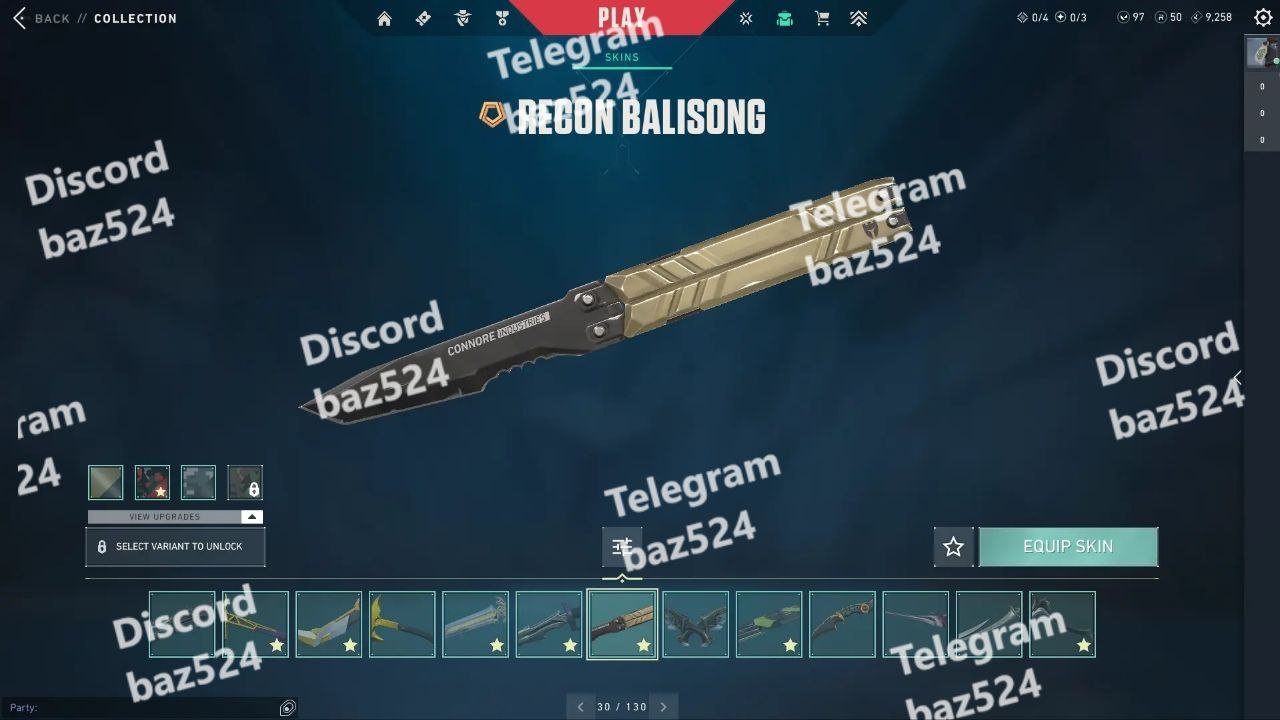Choose the default tan variant swatch

(x=106, y=482)
